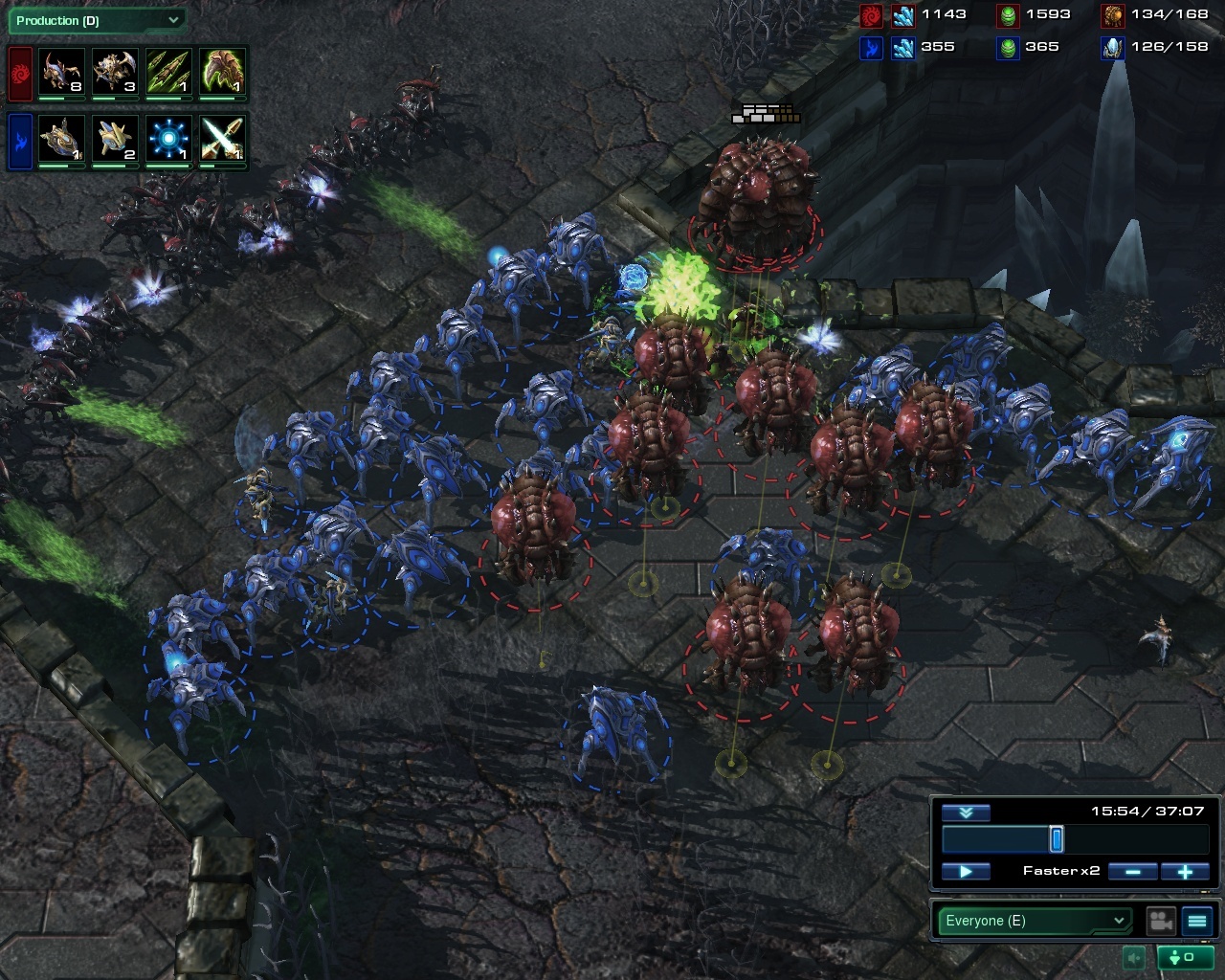
Task: Play the replay
Action: 966,871
